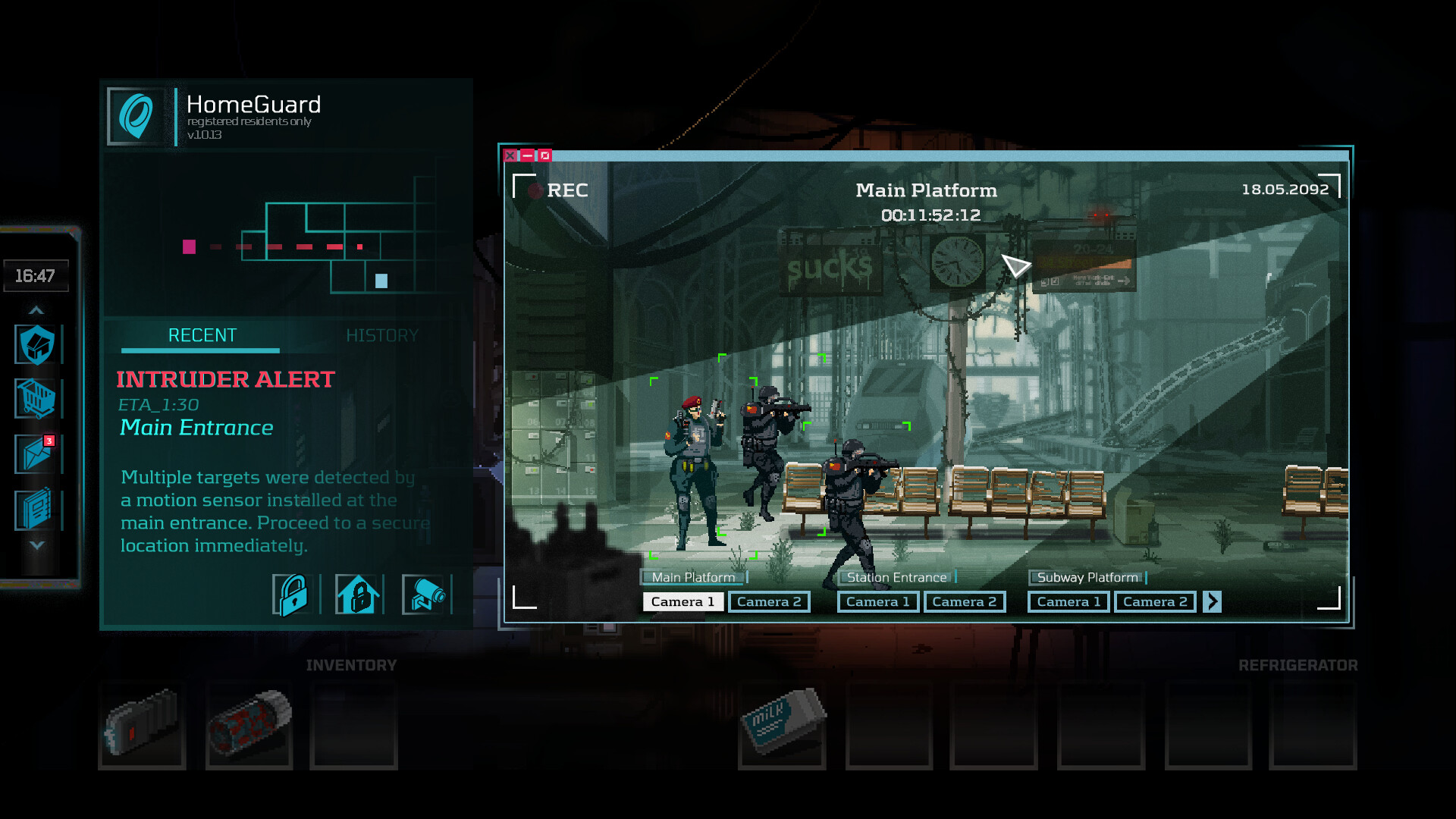Open the journal notebook app
Viewport: 1456px width, 819px height.
pos(36,510)
